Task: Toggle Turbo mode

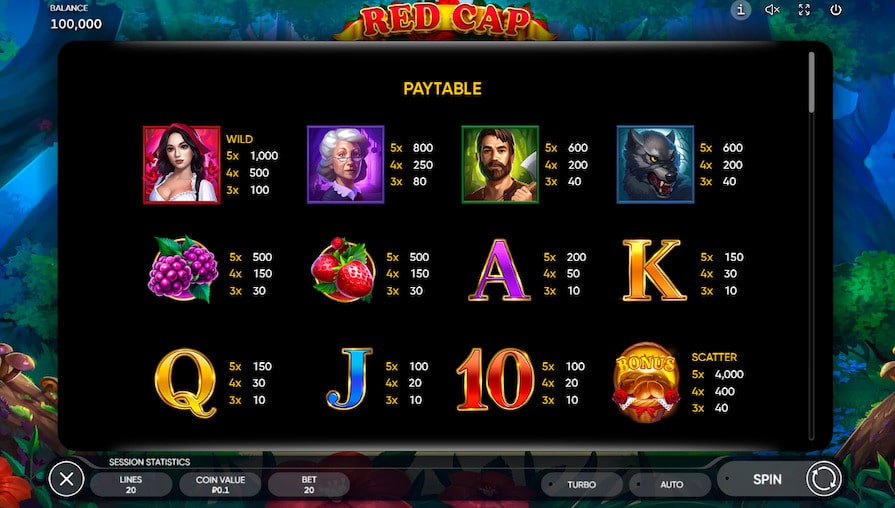Action: [581, 485]
